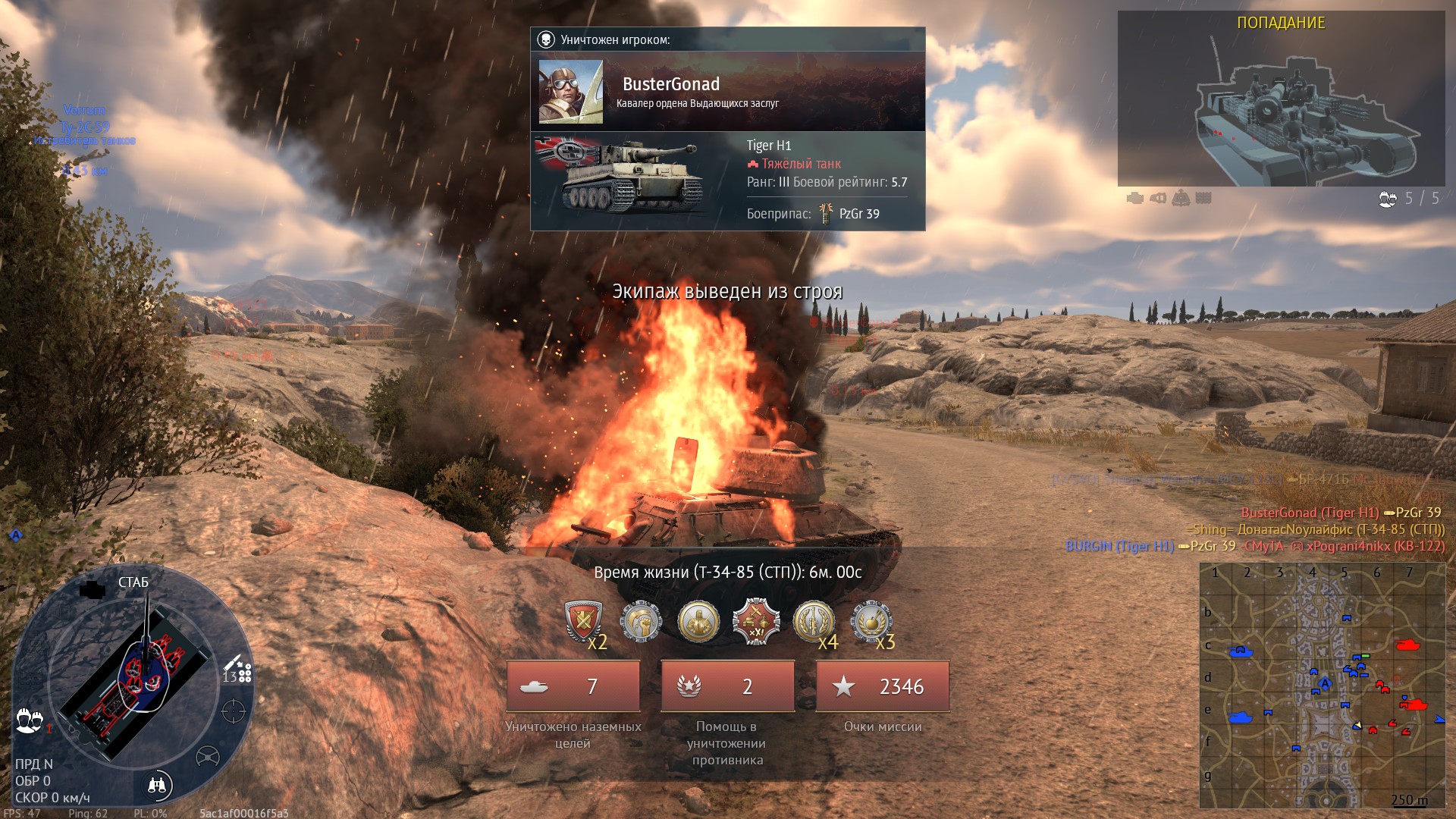Click the gunner crosshair sight icon

(233, 711)
